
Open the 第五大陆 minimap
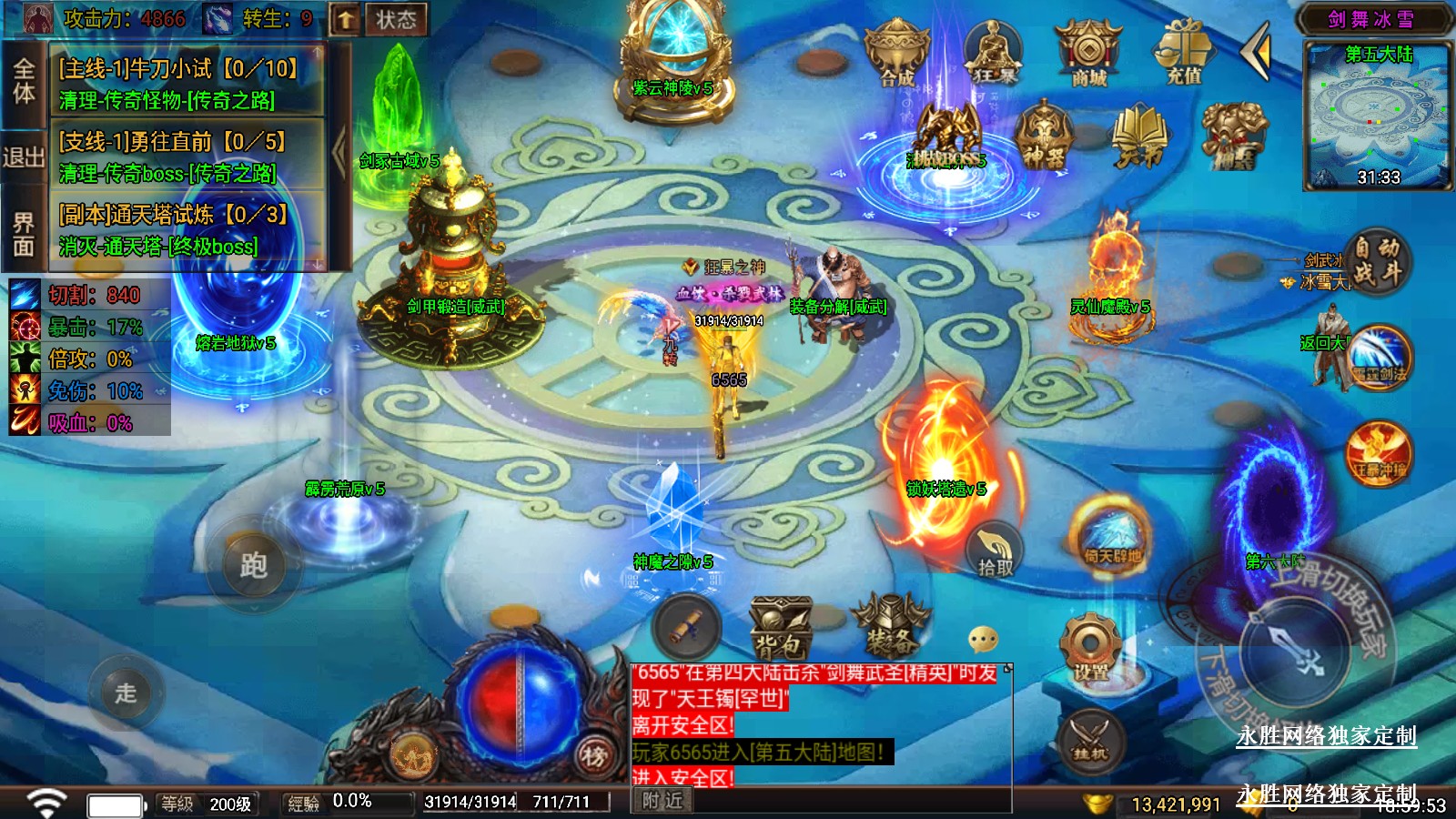[1378, 116]
